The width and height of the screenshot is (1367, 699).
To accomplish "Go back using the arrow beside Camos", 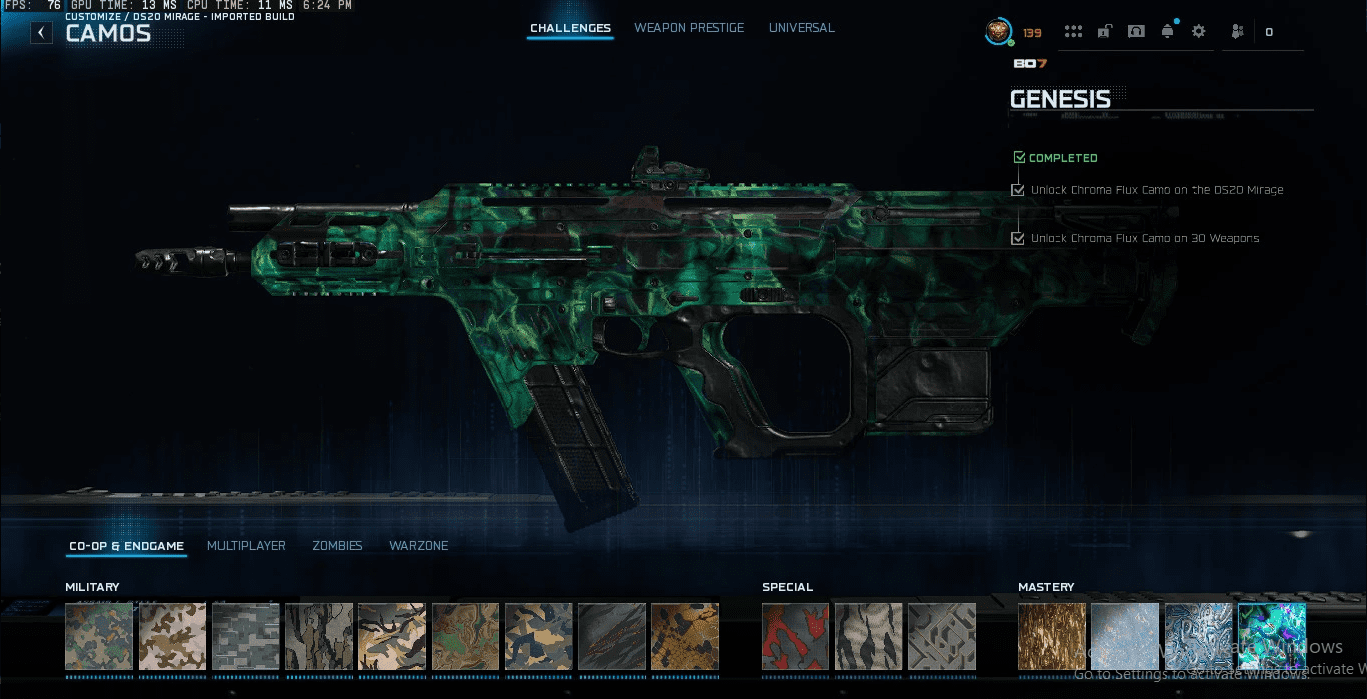I will (41, 33).
